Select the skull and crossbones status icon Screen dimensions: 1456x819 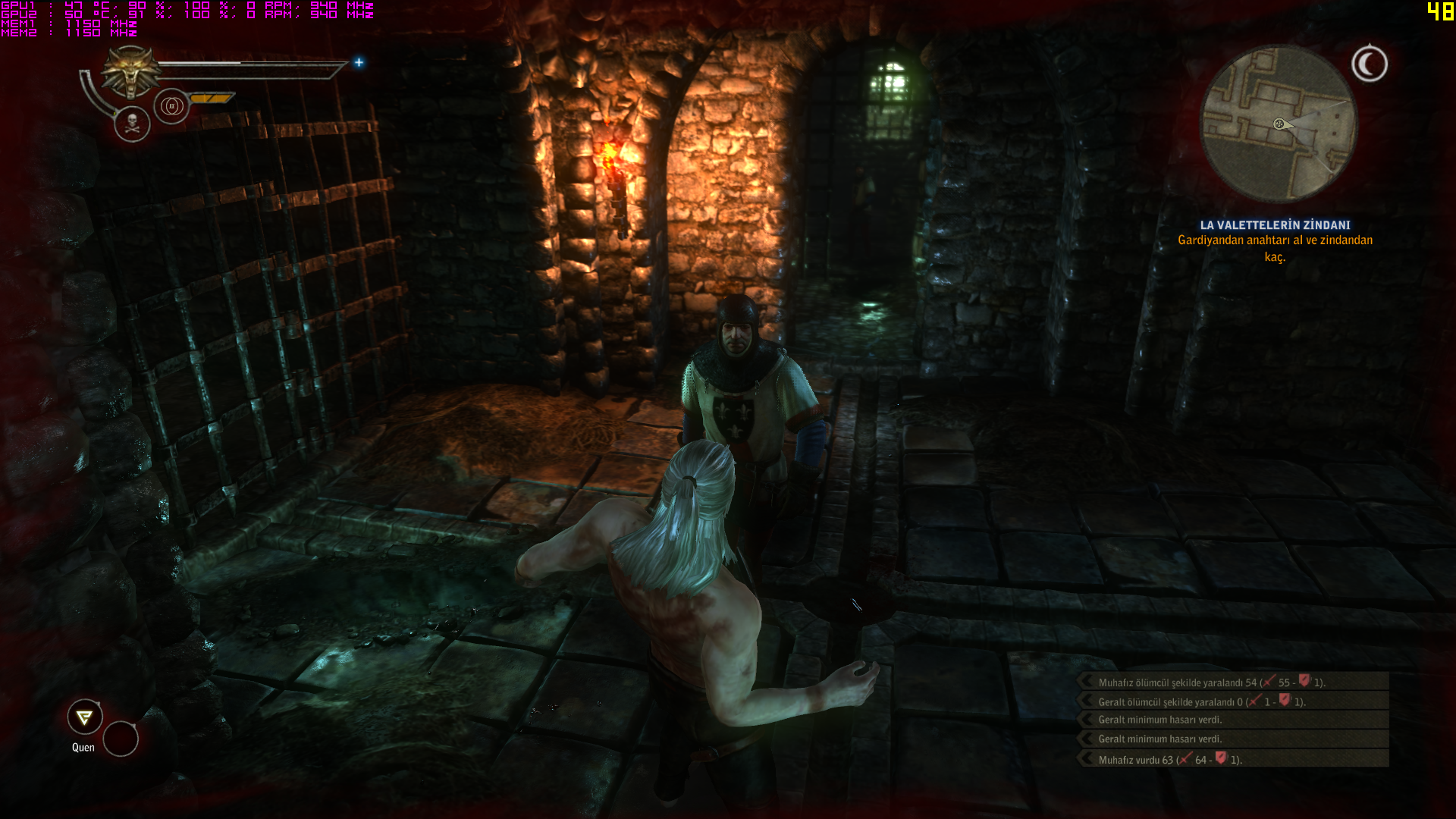pos(132,124)
